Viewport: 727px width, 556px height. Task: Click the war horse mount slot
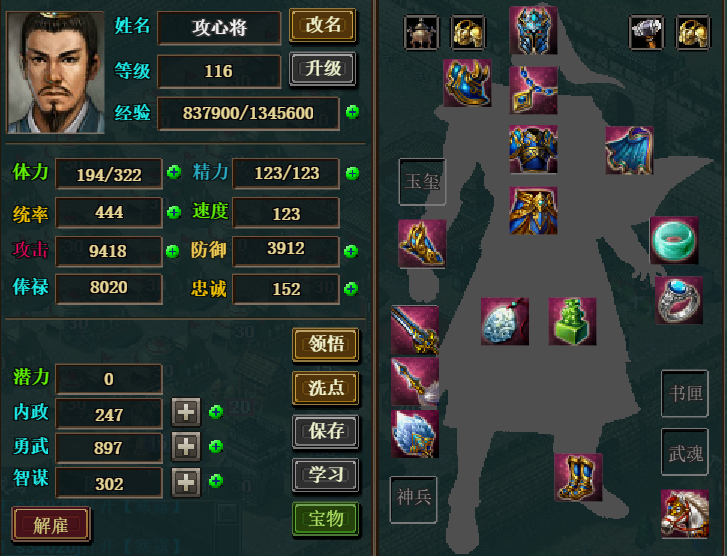coord(684,513)
